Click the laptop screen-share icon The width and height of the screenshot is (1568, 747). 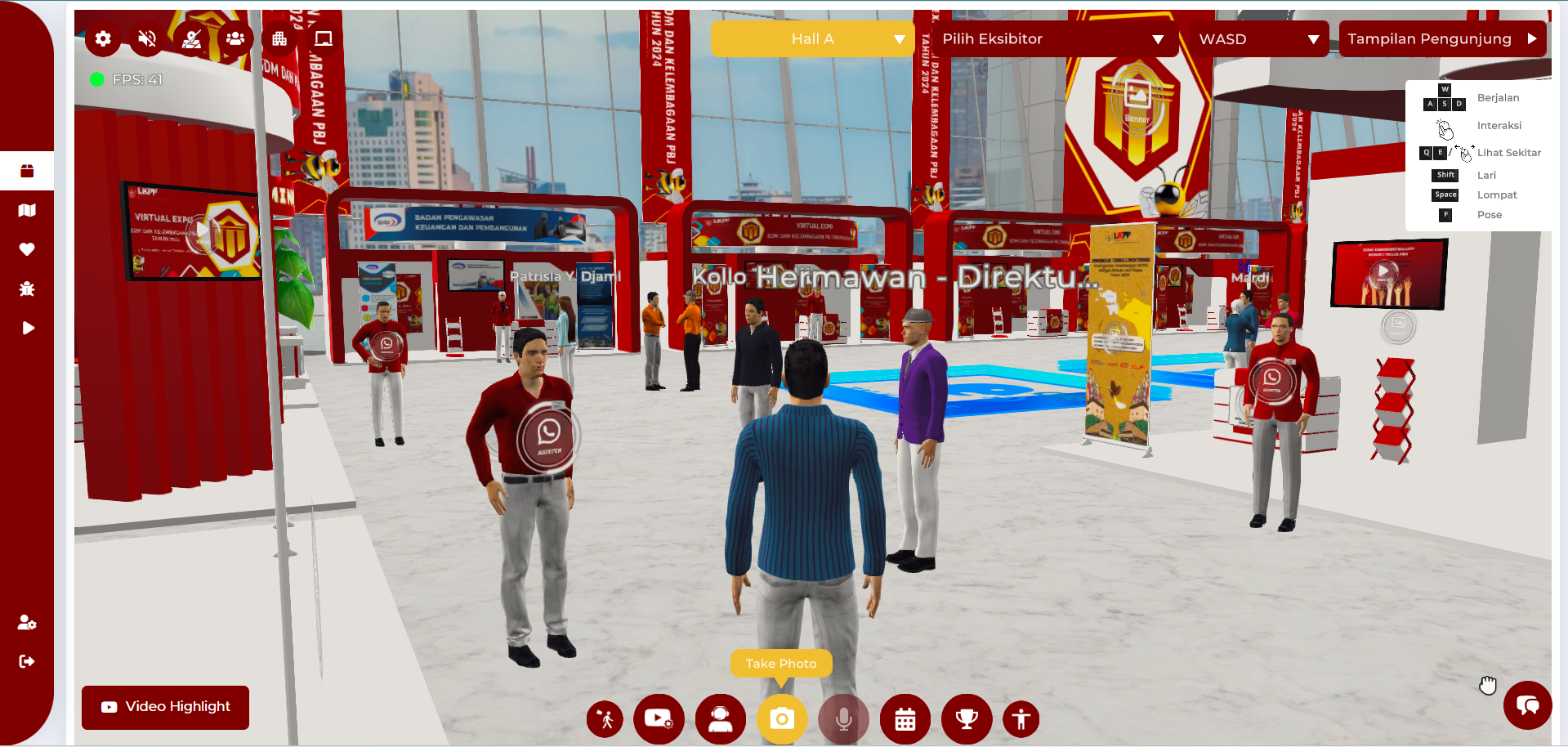coord(321,38)
